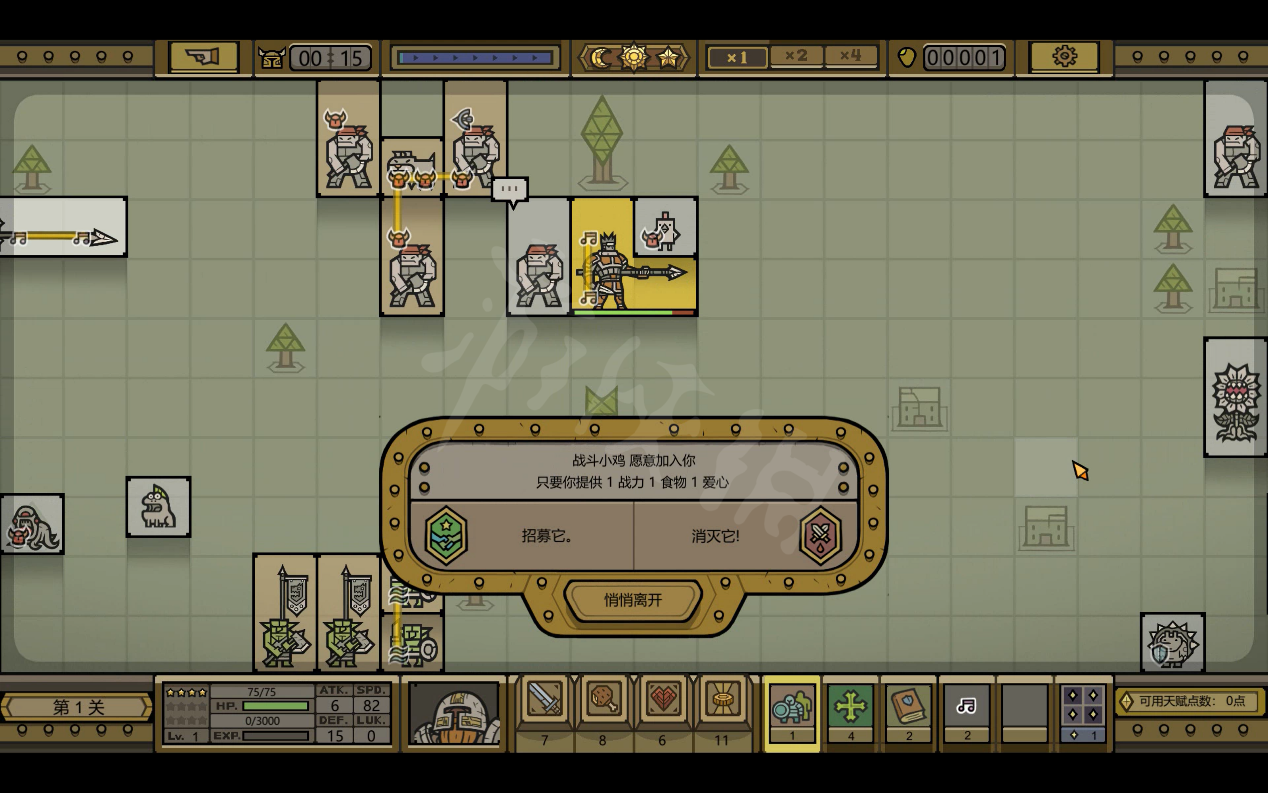Select the highlighted knight squad skill slot
Viewport: 1268px width, 793px height.
[792, 710]
